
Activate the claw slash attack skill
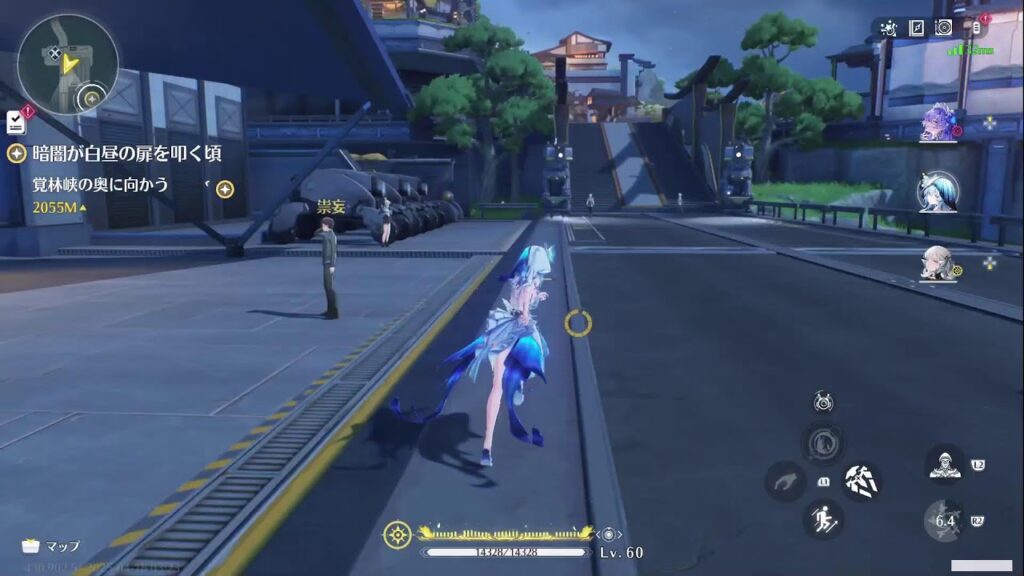point(860,481)
